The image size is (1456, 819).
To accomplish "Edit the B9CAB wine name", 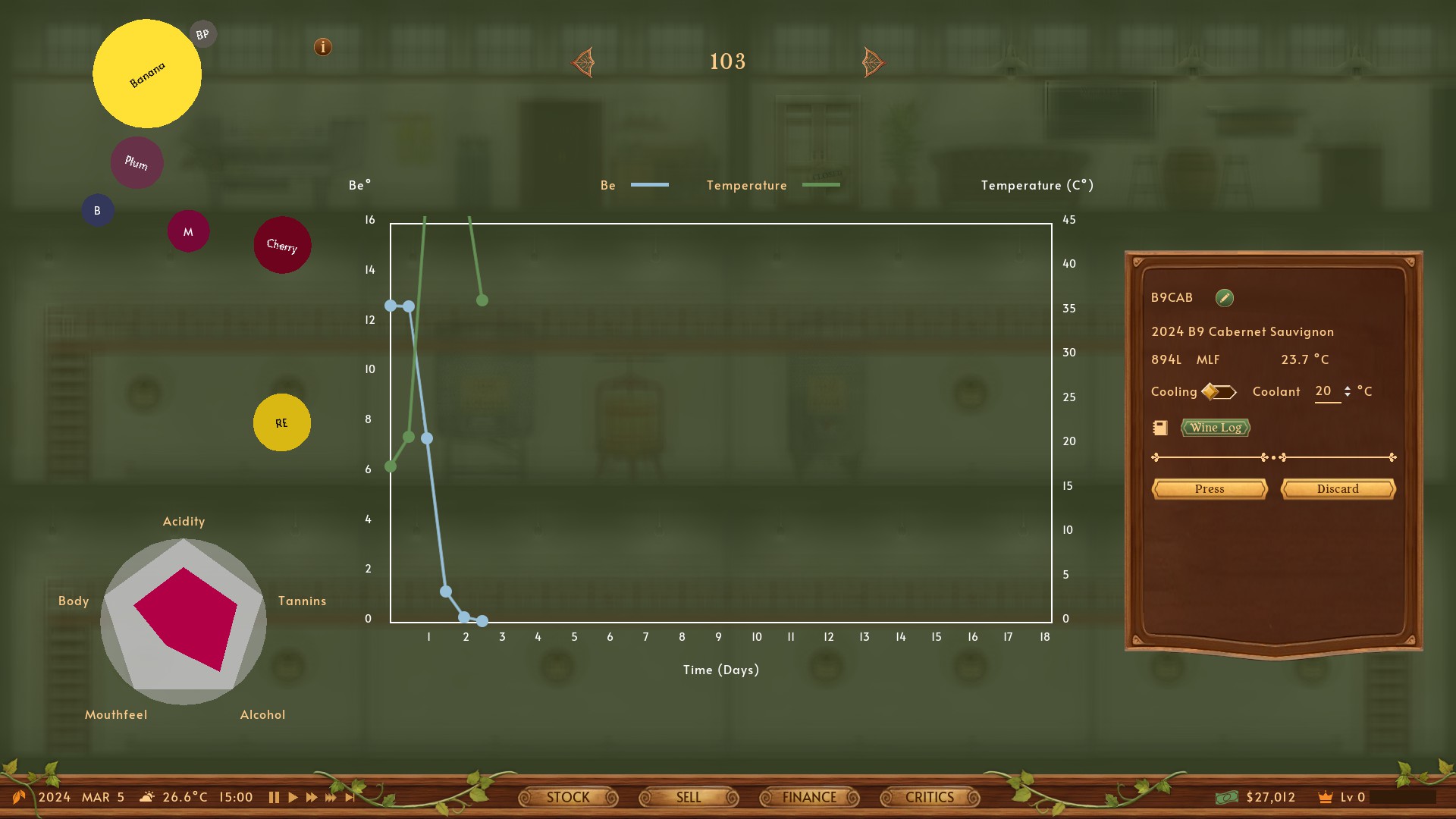I will [x=1224, y=298].
